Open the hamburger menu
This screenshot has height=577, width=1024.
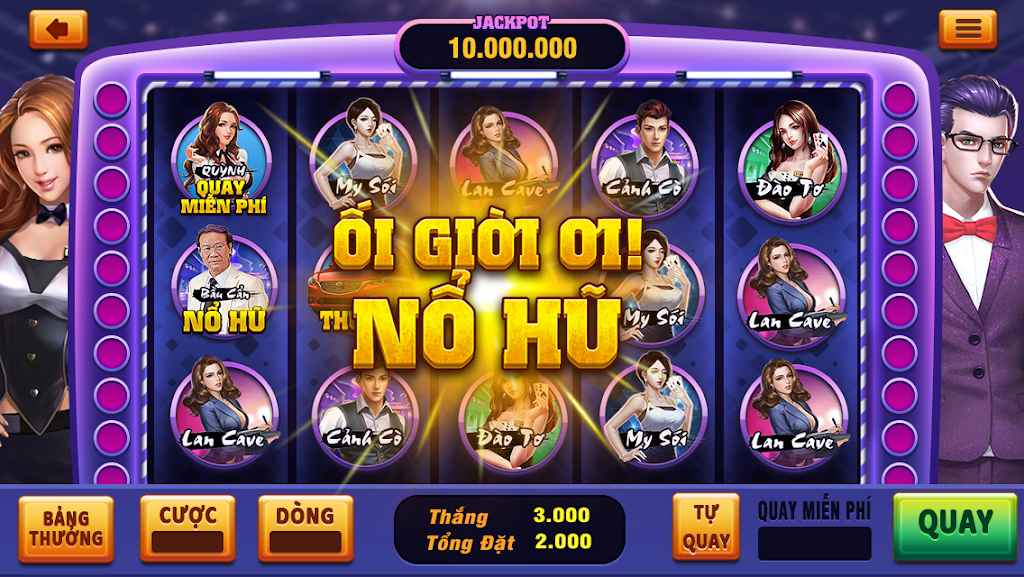coord(967,29)
